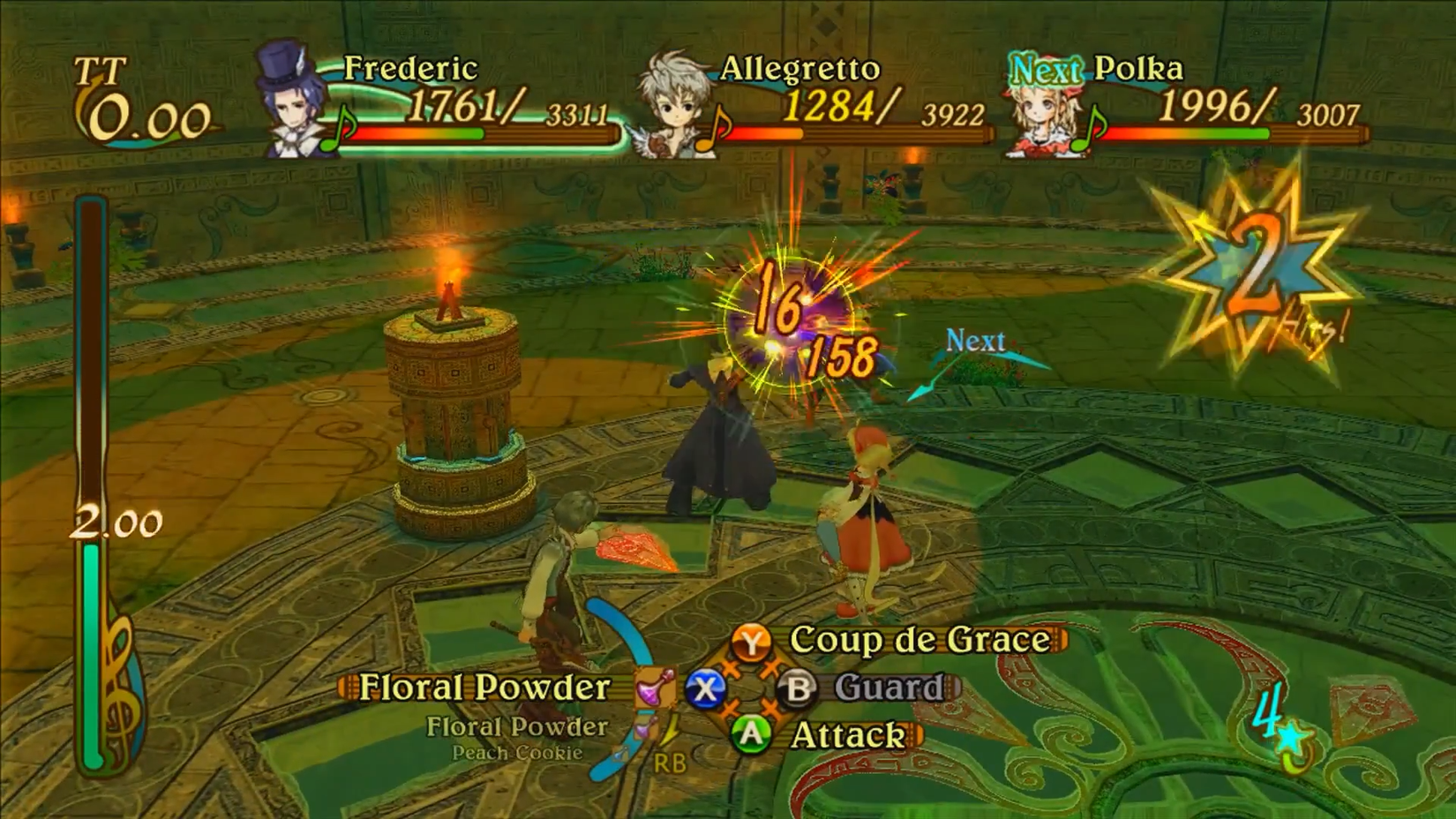Select the green A Attack button icon
Screen dimensions: 1456x819
753,734
